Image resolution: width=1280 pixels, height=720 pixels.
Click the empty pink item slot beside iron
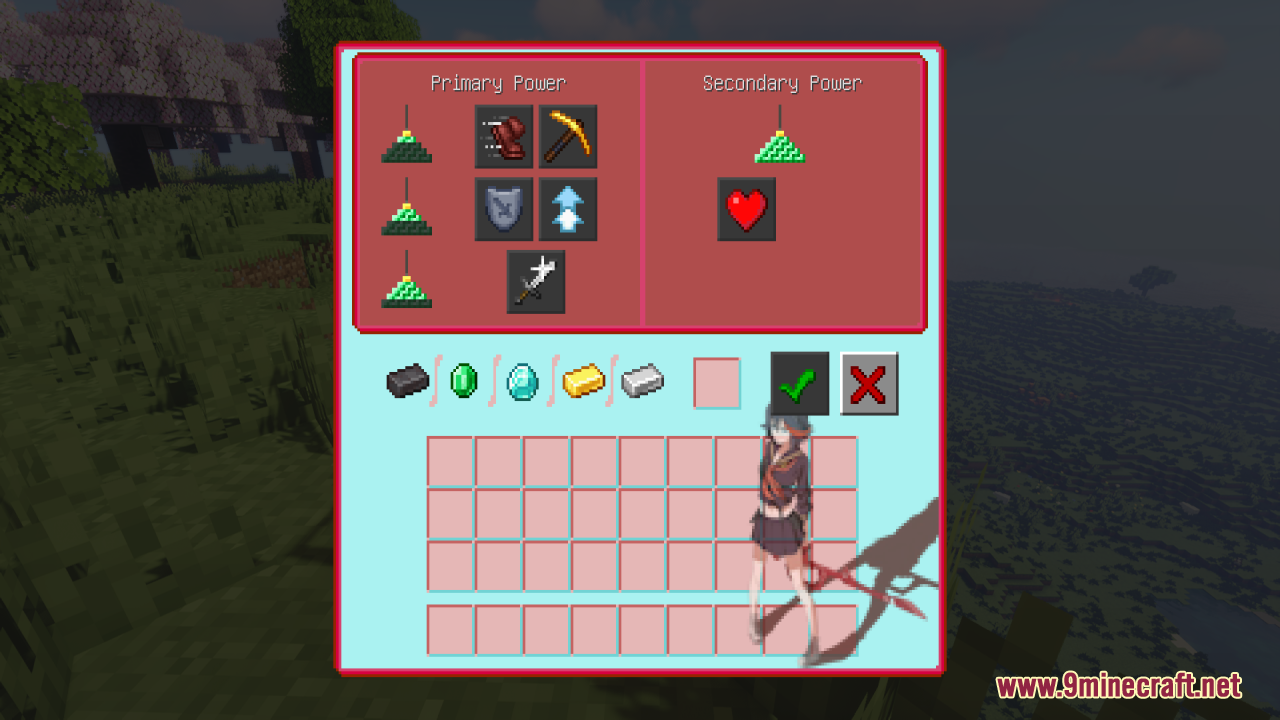pos(717,383)
